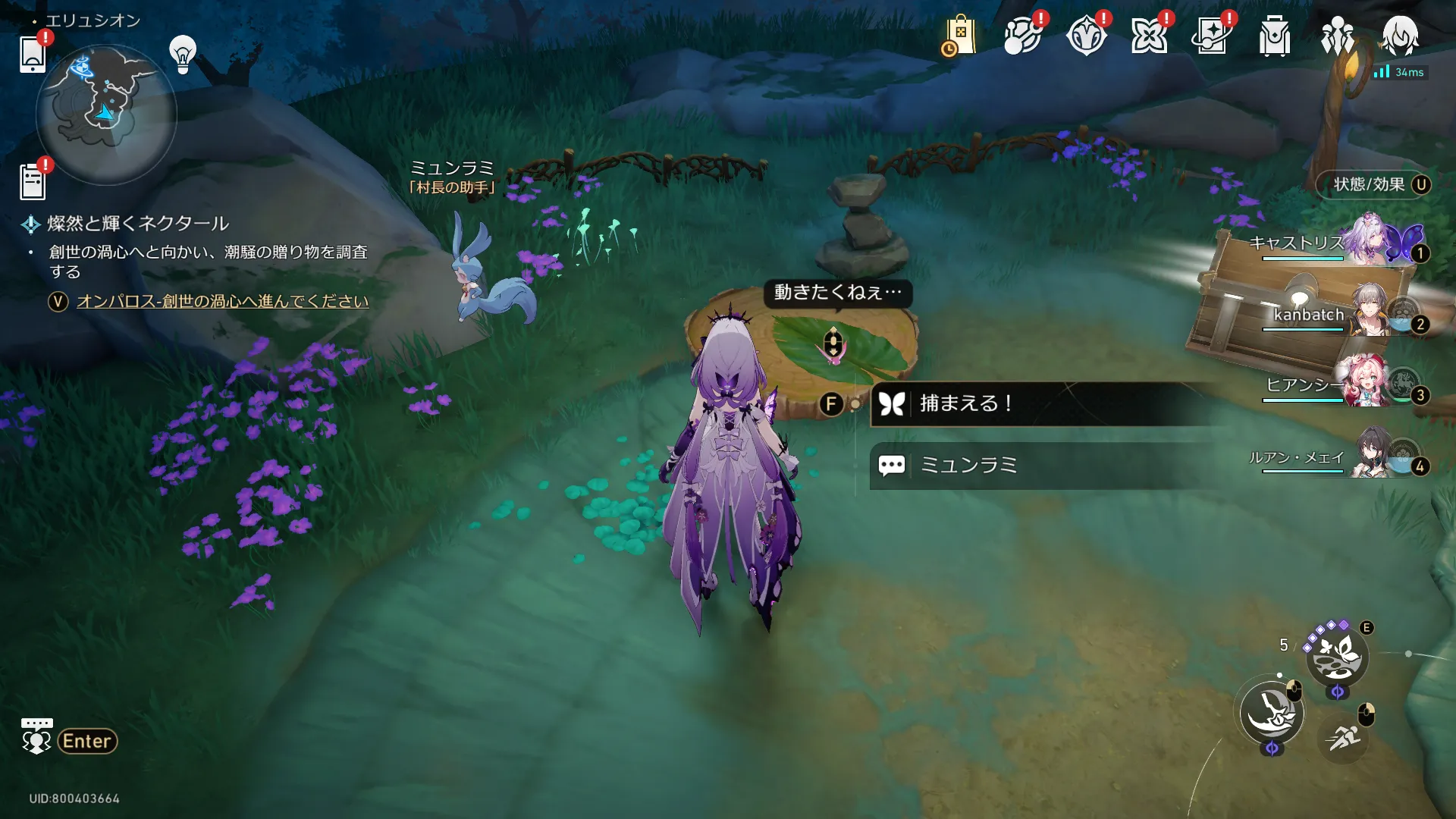Trigger the basic attack icon
This screenshot has width=1456, height=819.
tap(1272, 714)
